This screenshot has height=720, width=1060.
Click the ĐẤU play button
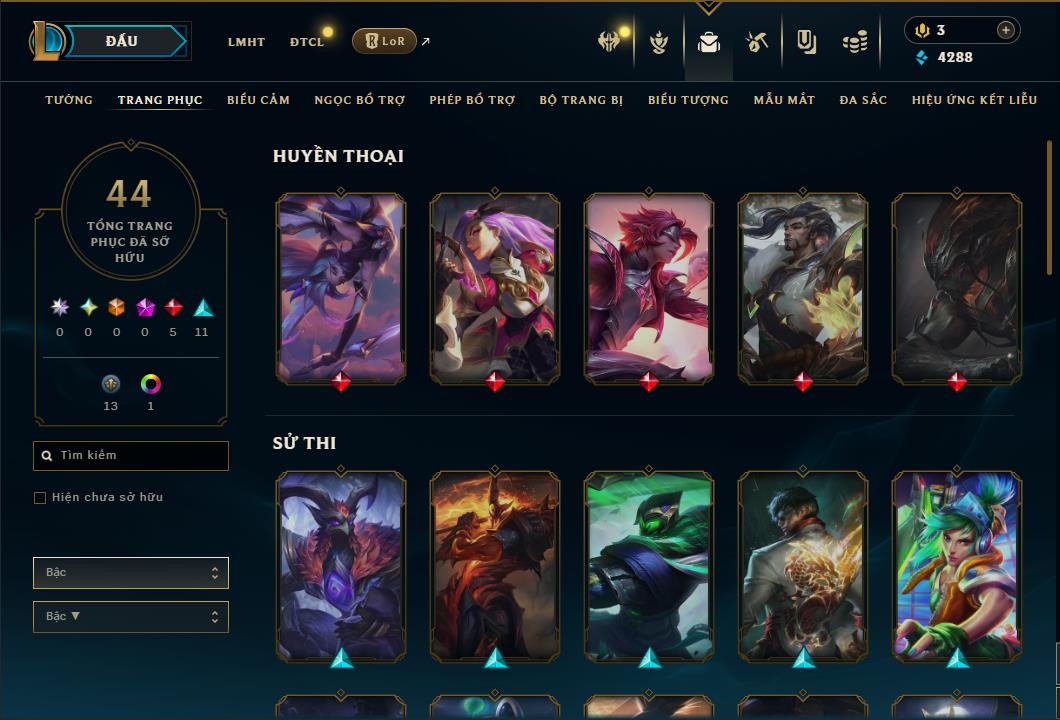point(121,41)
